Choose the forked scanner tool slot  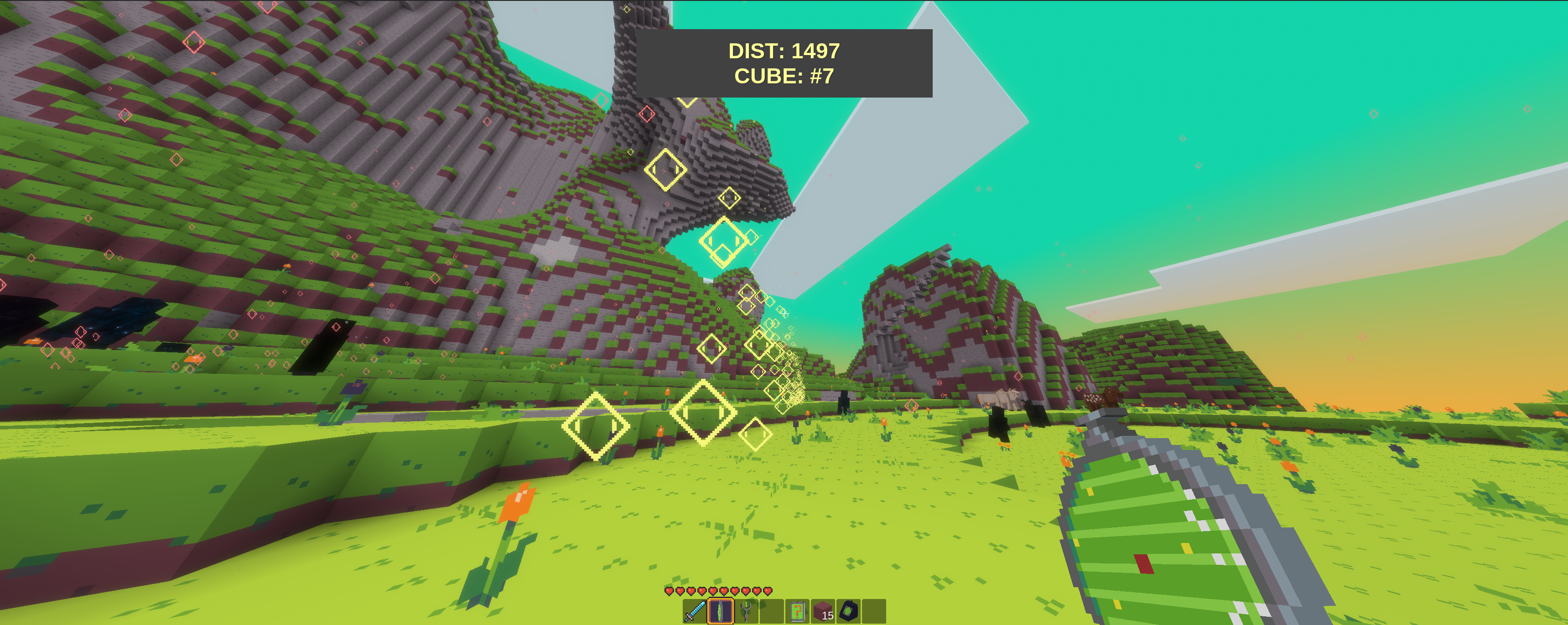(x=746, y=611)
